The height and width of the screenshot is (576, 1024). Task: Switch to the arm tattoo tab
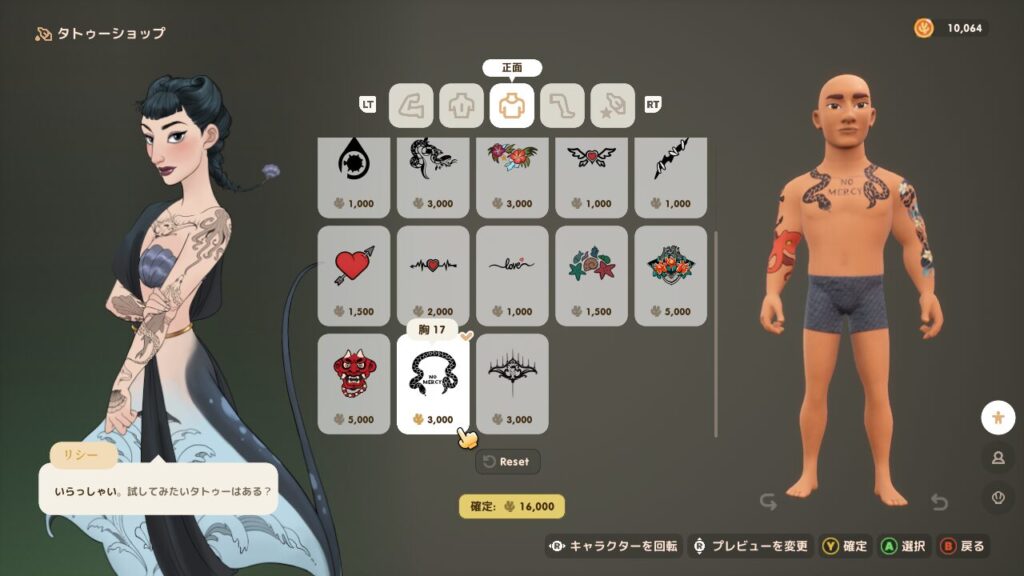[x=411, y=105]
